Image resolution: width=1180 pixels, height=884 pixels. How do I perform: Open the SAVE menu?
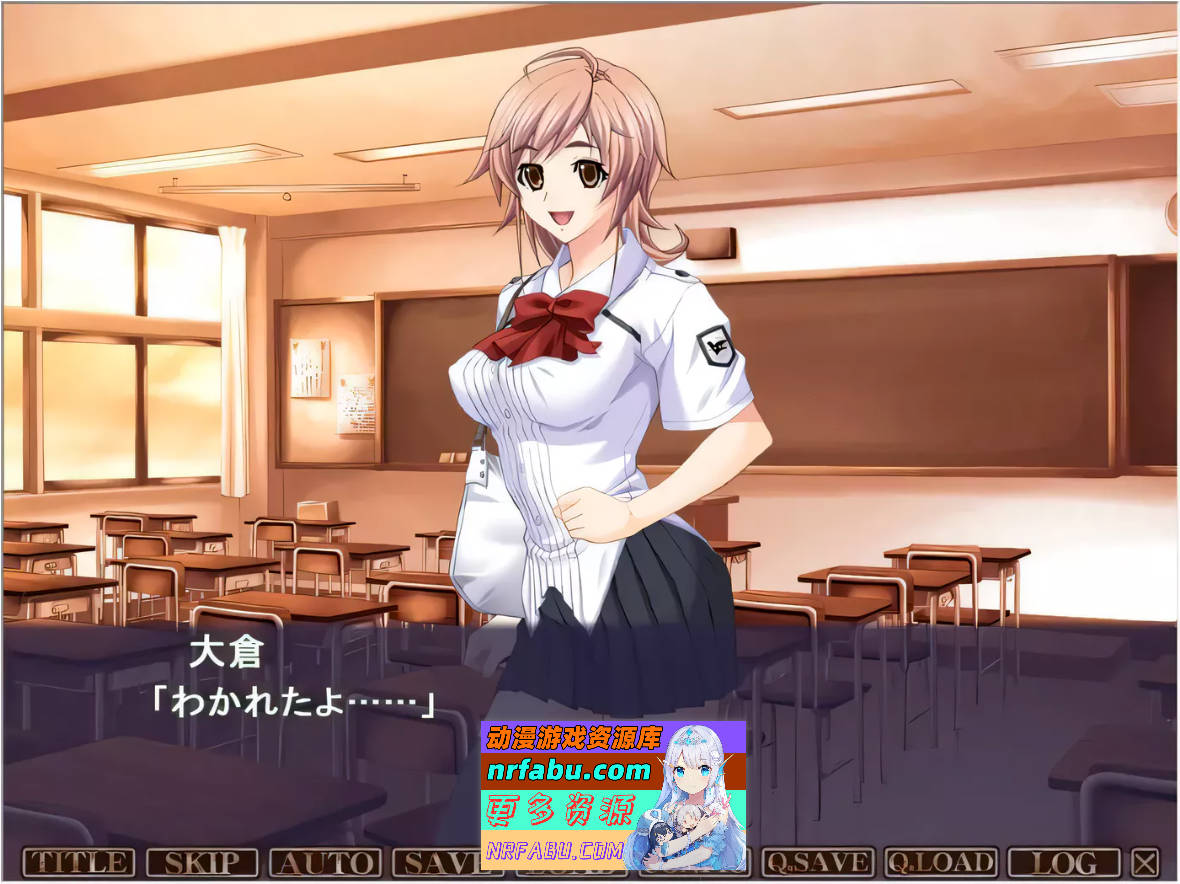436,862
